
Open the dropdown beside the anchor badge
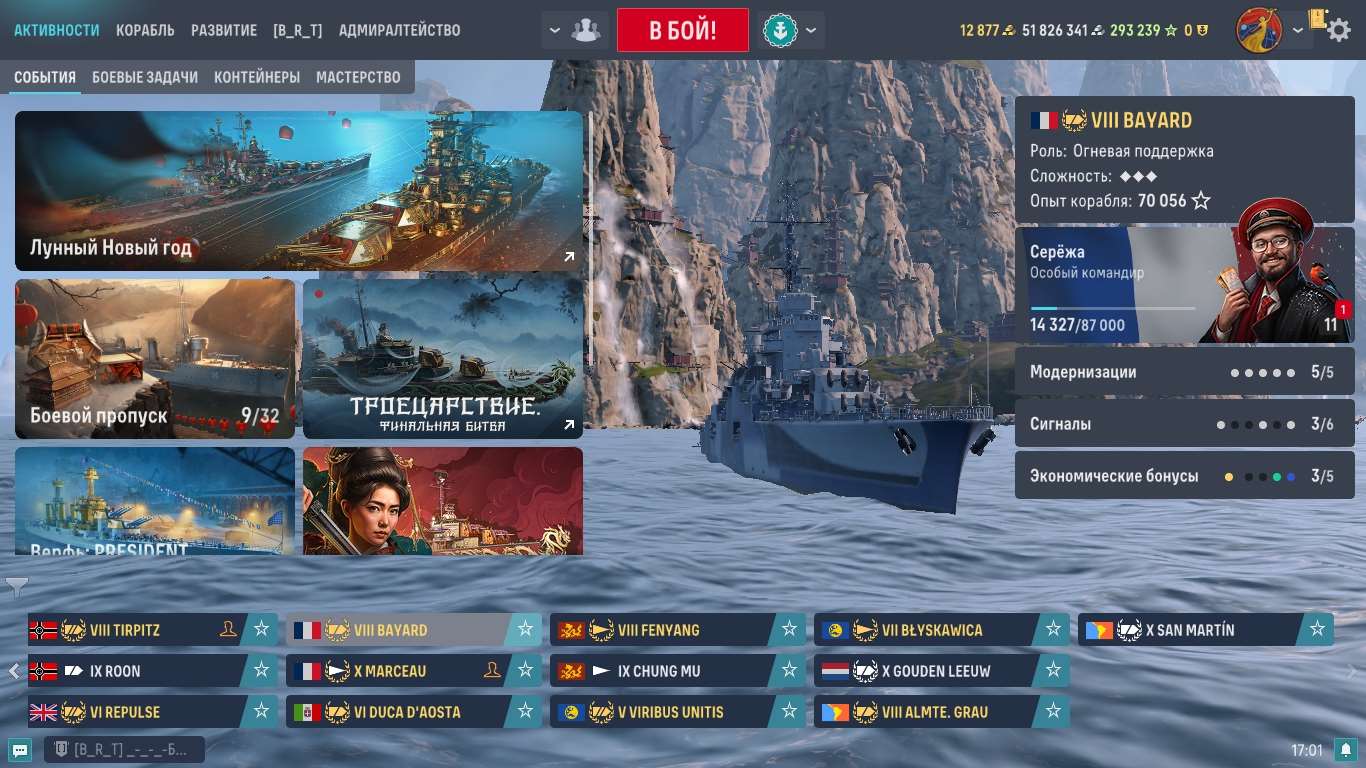tap(812, 30)
